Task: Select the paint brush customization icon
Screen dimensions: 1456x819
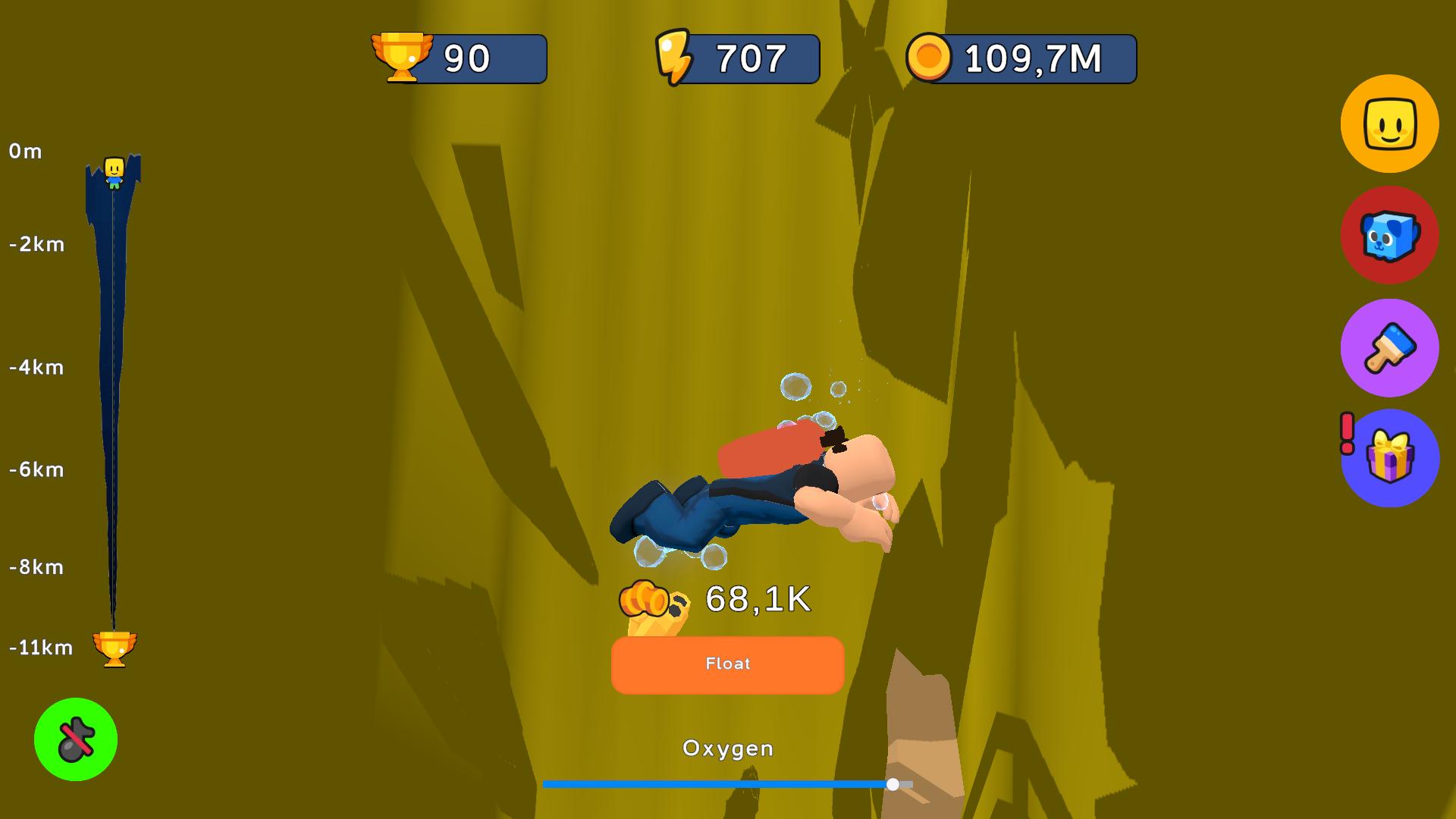Action: [x=1389, y=347]
